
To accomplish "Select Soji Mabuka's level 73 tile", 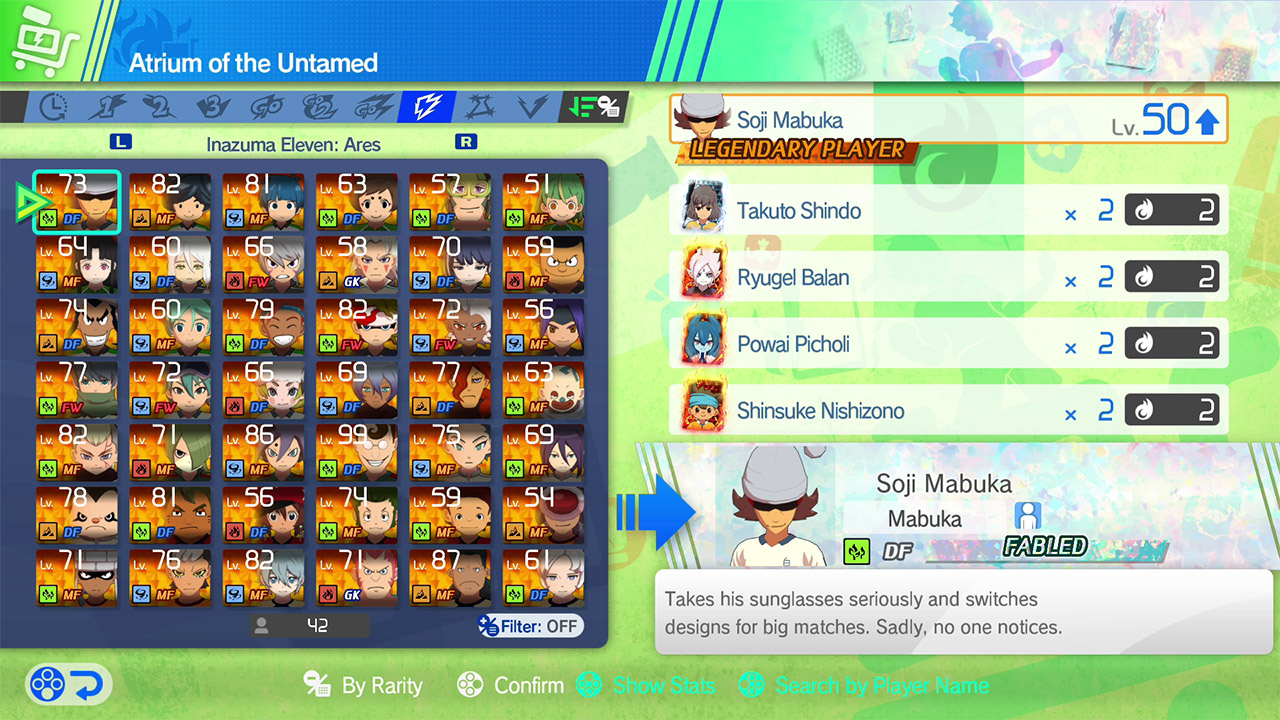I will (77, 200).
